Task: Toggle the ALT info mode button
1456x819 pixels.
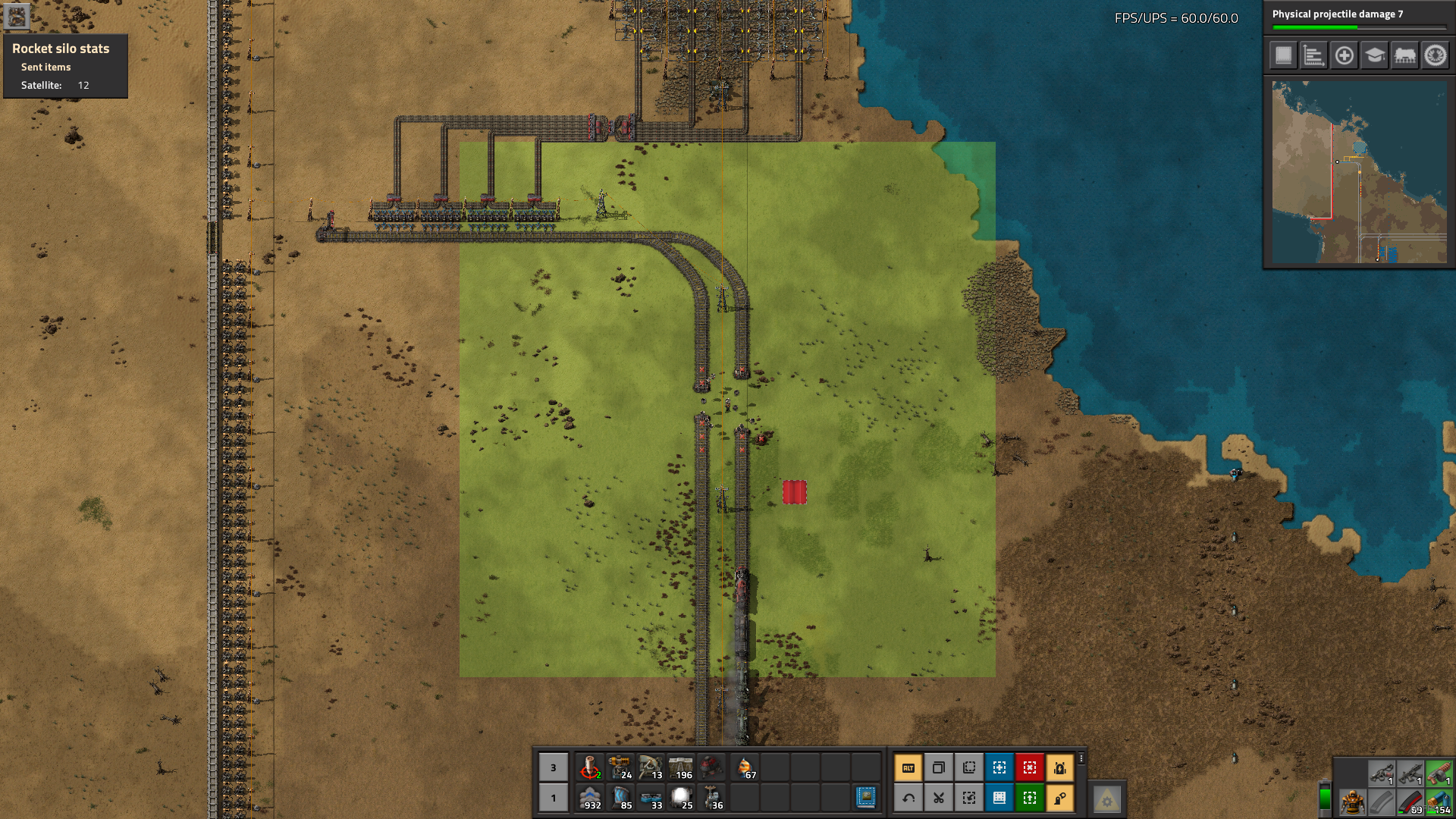Action: click(908, 768)
